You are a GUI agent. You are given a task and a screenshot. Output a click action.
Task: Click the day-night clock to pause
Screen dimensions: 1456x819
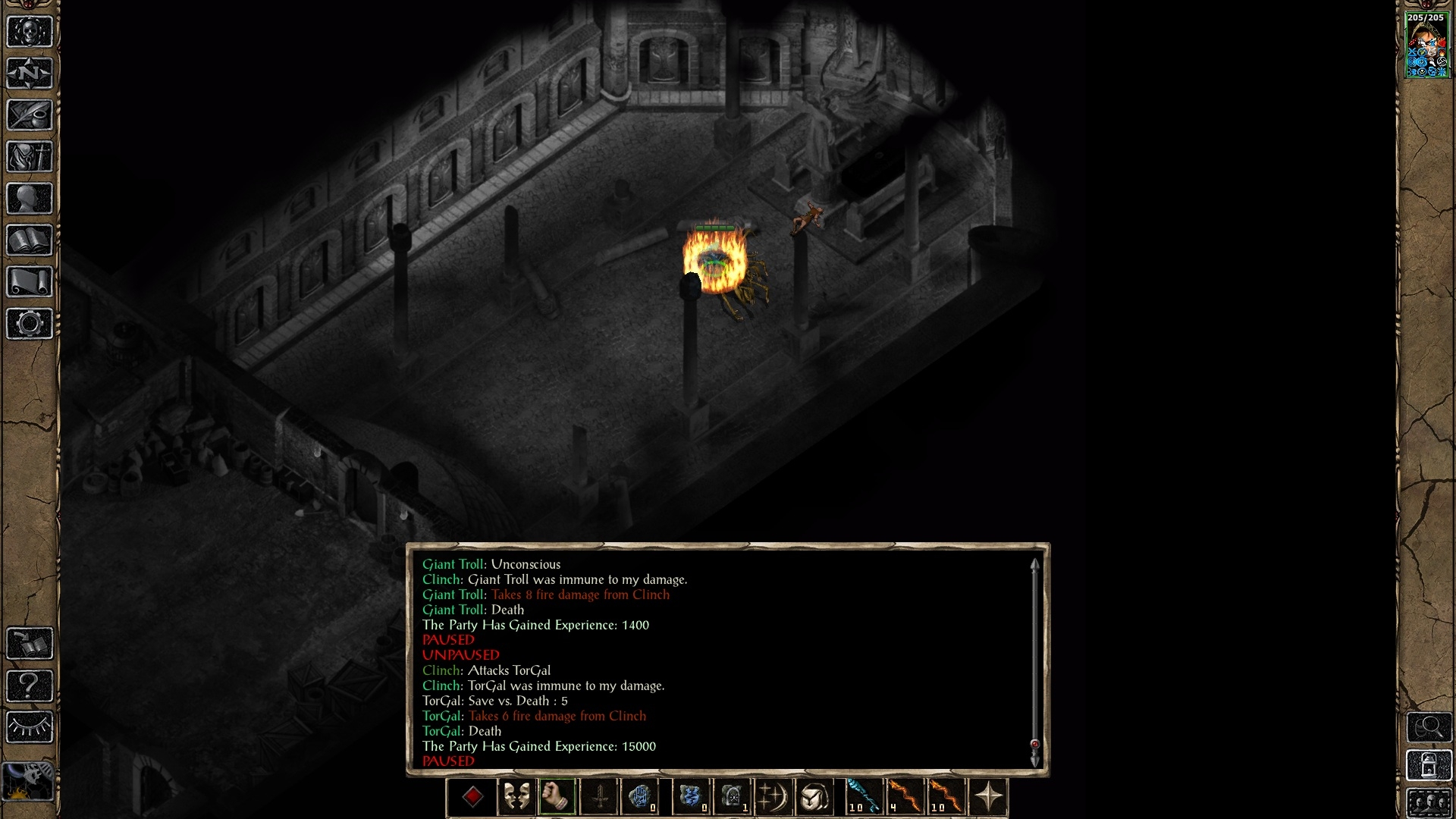tap(28, 781)
